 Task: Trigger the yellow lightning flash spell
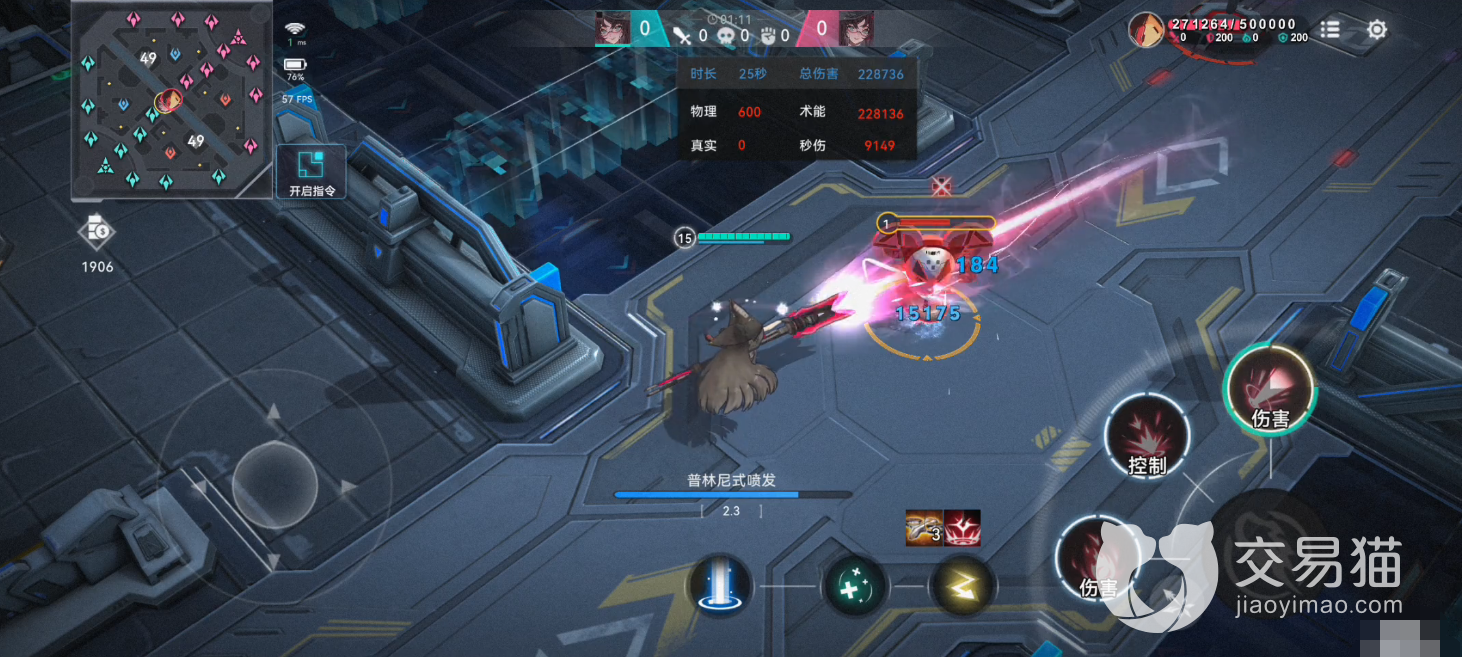tap(962, 586)
